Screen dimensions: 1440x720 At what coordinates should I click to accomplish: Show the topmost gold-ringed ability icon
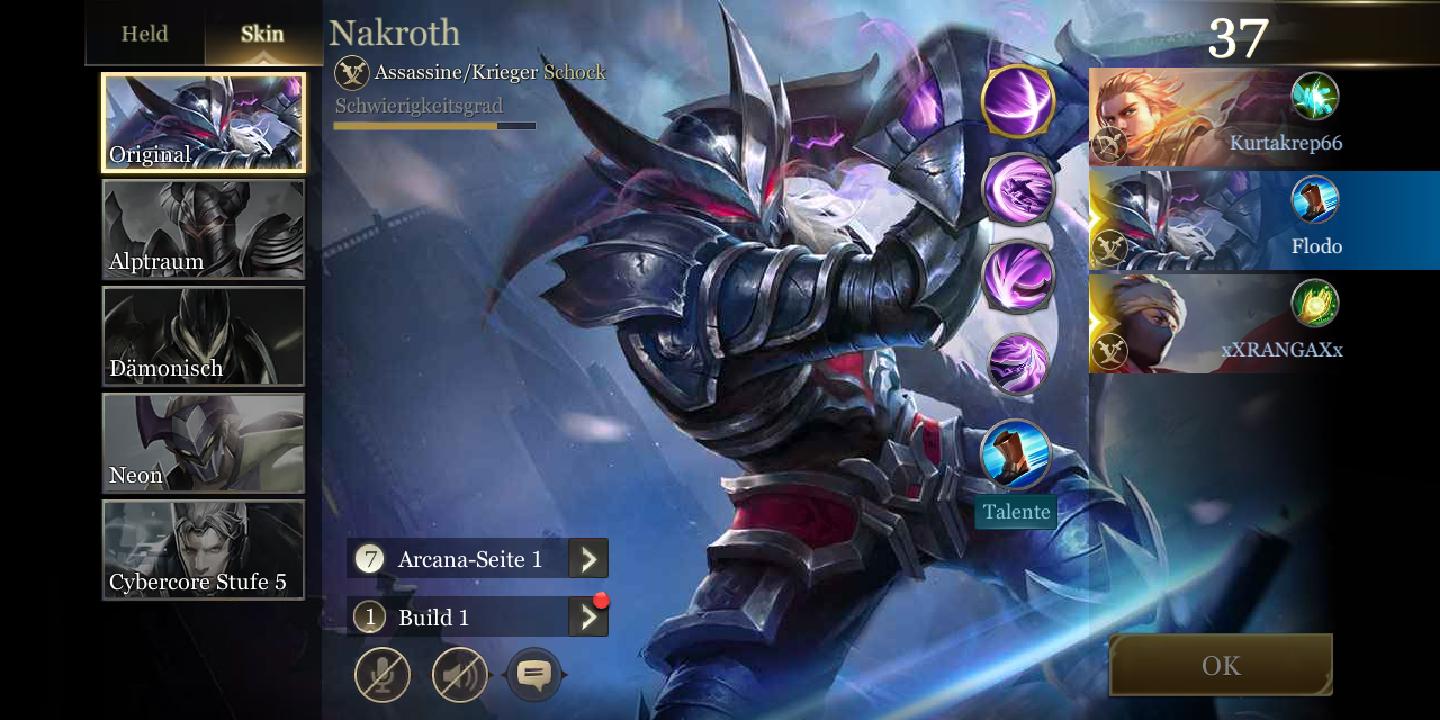pos(1018,101)
